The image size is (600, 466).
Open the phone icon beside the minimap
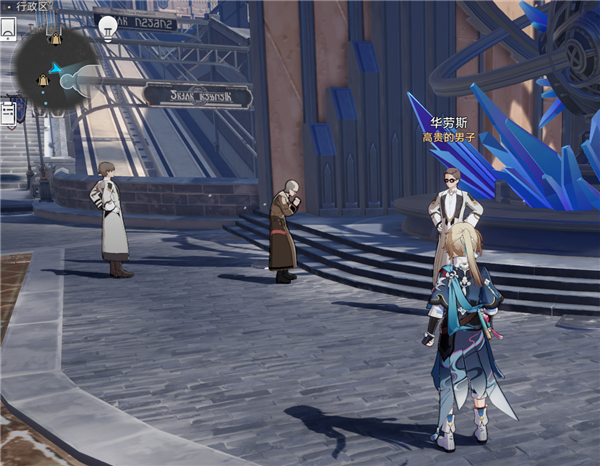coord(8,30)
